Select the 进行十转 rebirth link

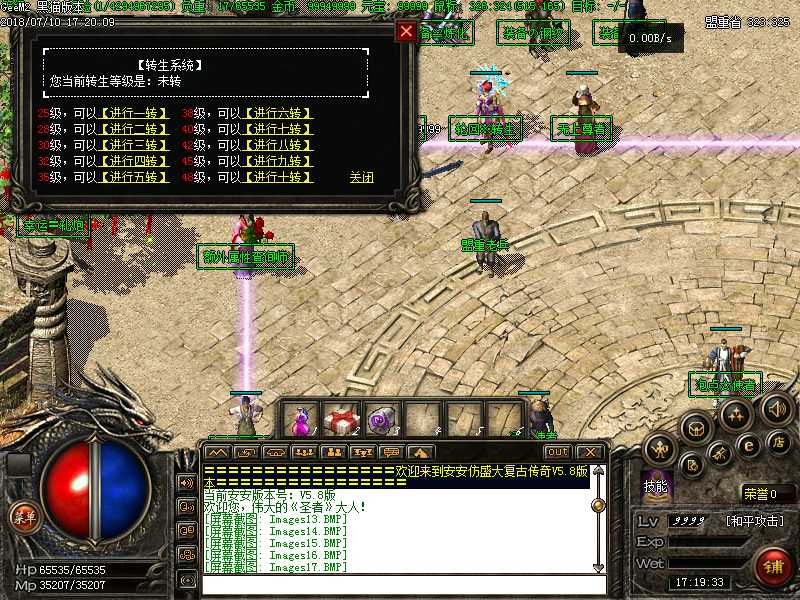pos(278,178)
